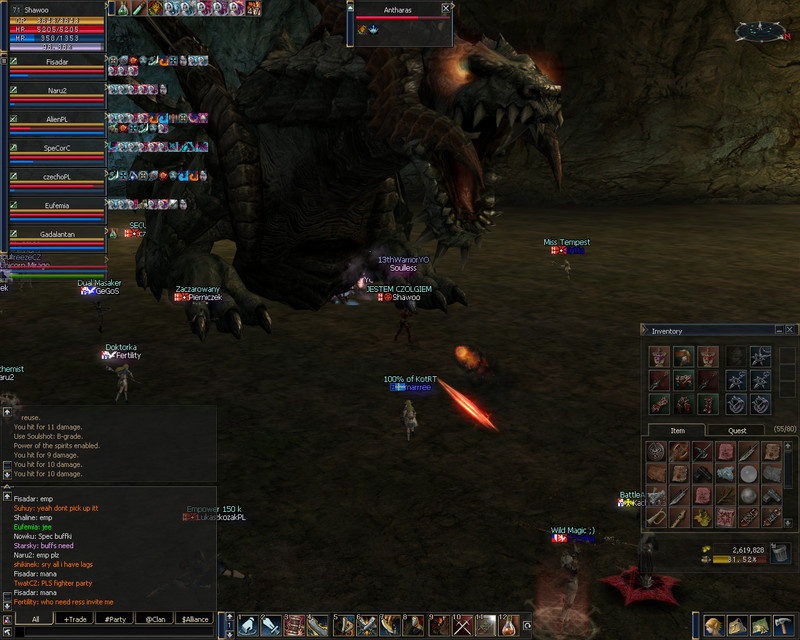Viewport: 800px width, 640px height.
Task: Select party member Fisadar
Action: coord(57,62)
